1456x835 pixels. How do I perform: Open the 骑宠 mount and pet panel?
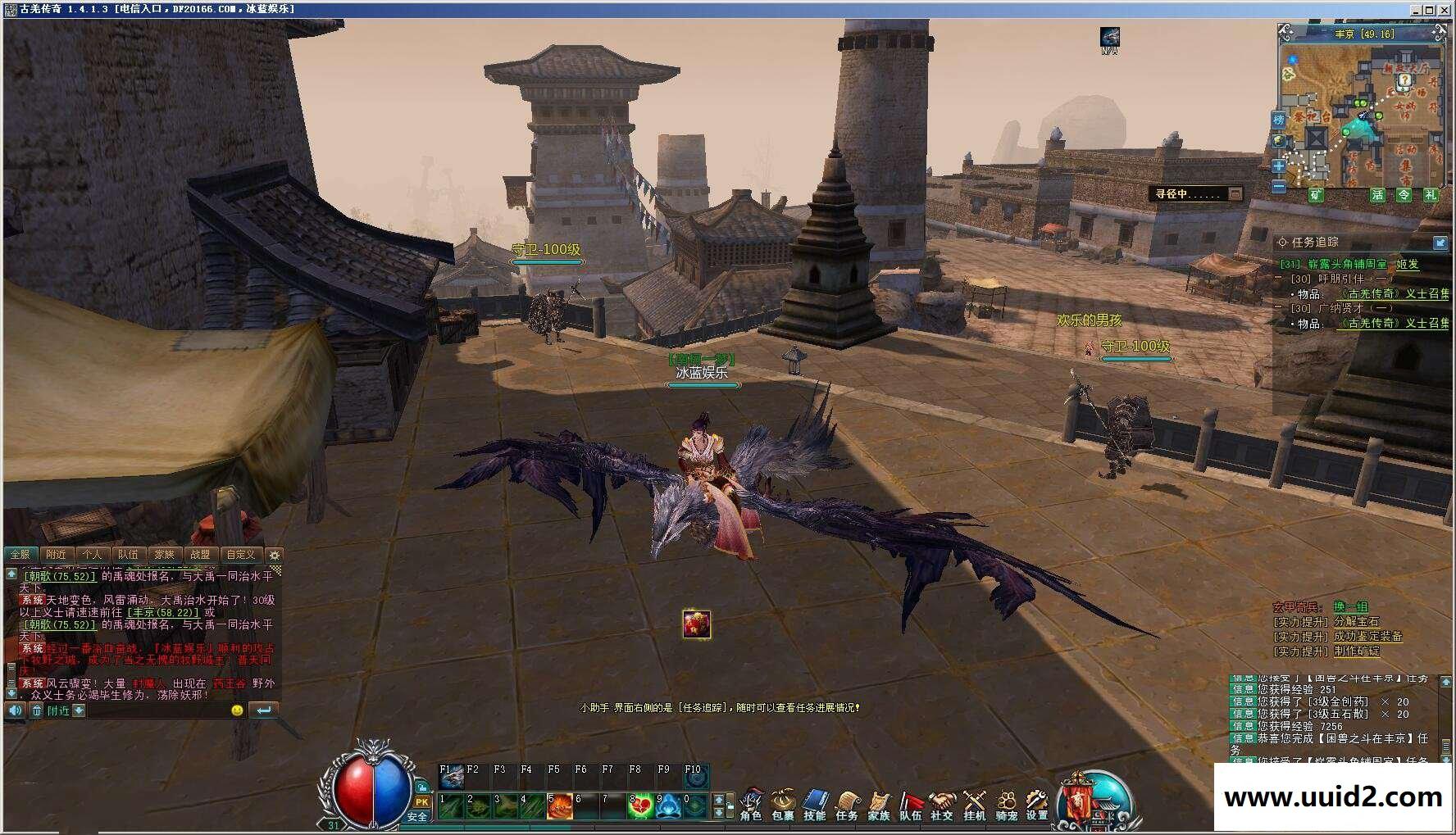1006,804
